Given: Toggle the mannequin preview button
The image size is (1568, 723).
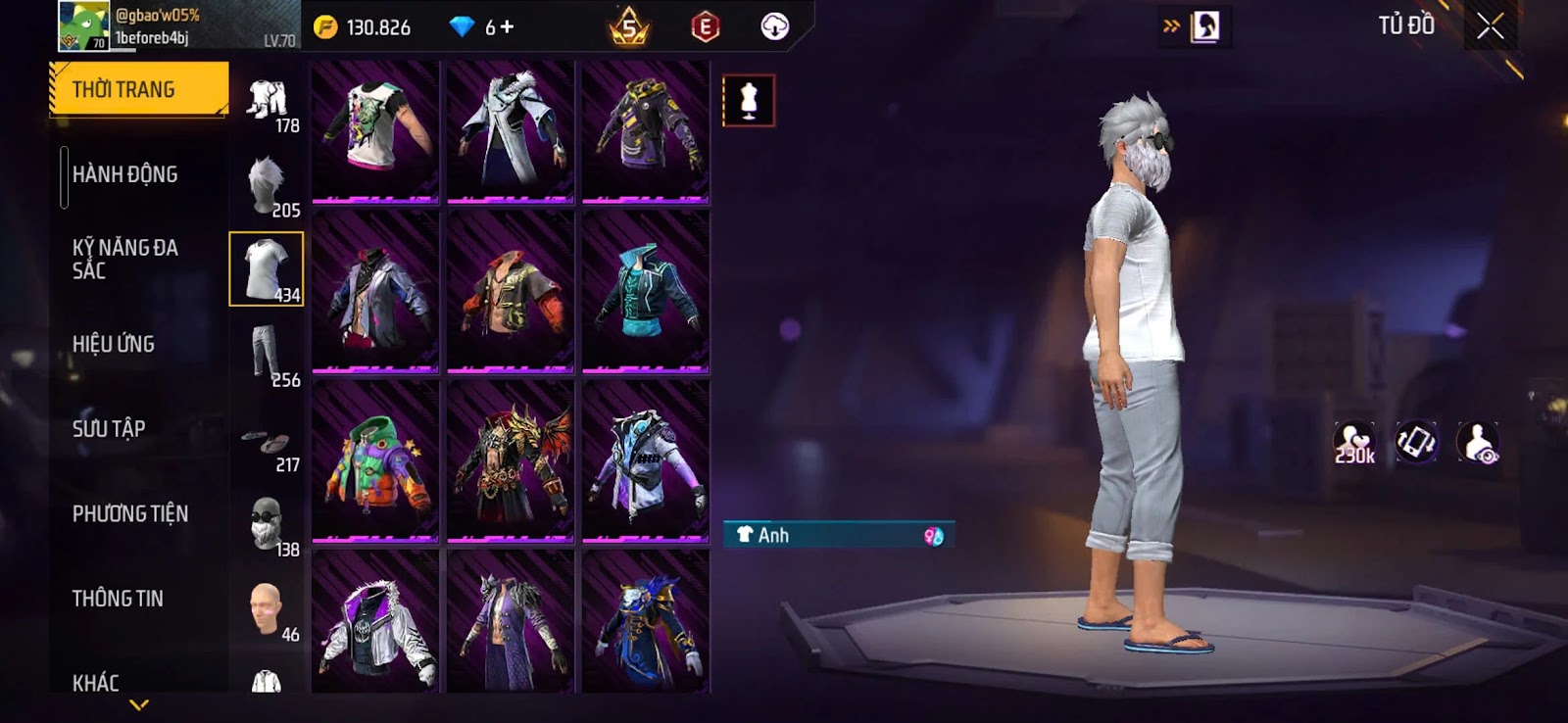Looking at the screenshot, I should pyautogui.click(x=749, y=101).
